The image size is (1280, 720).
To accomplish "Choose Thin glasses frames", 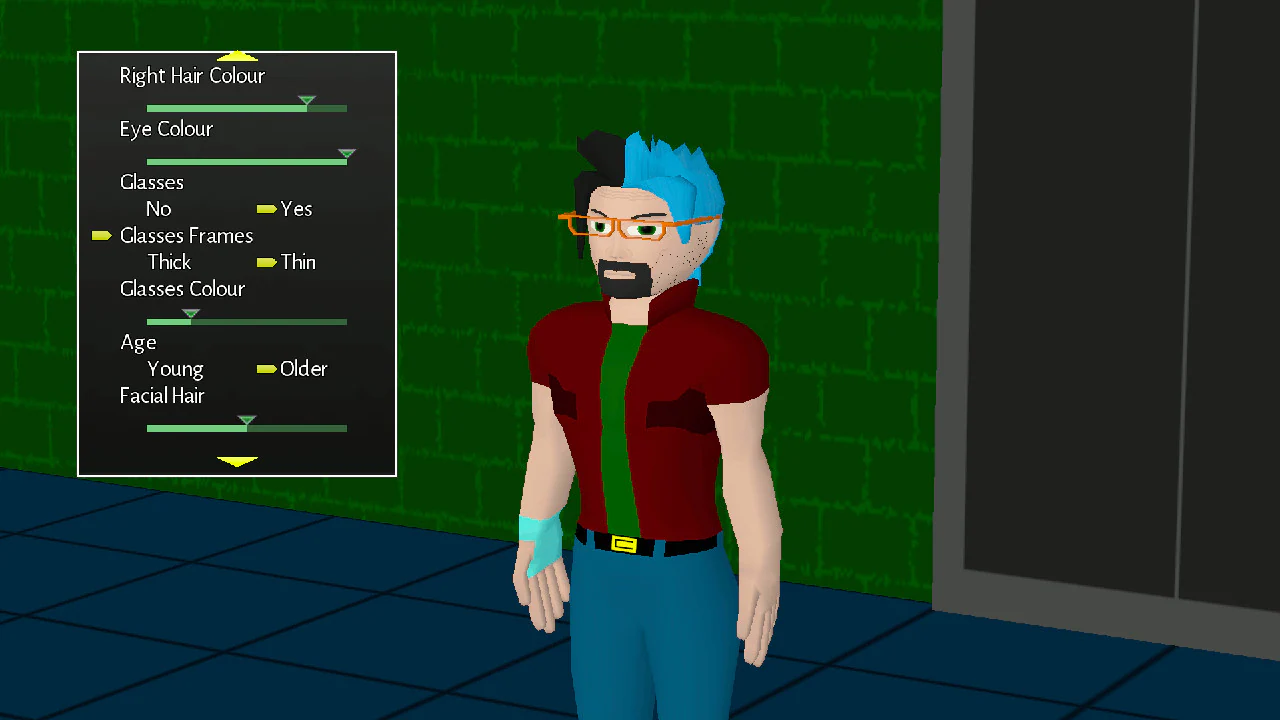I will (x=298, y=262).
